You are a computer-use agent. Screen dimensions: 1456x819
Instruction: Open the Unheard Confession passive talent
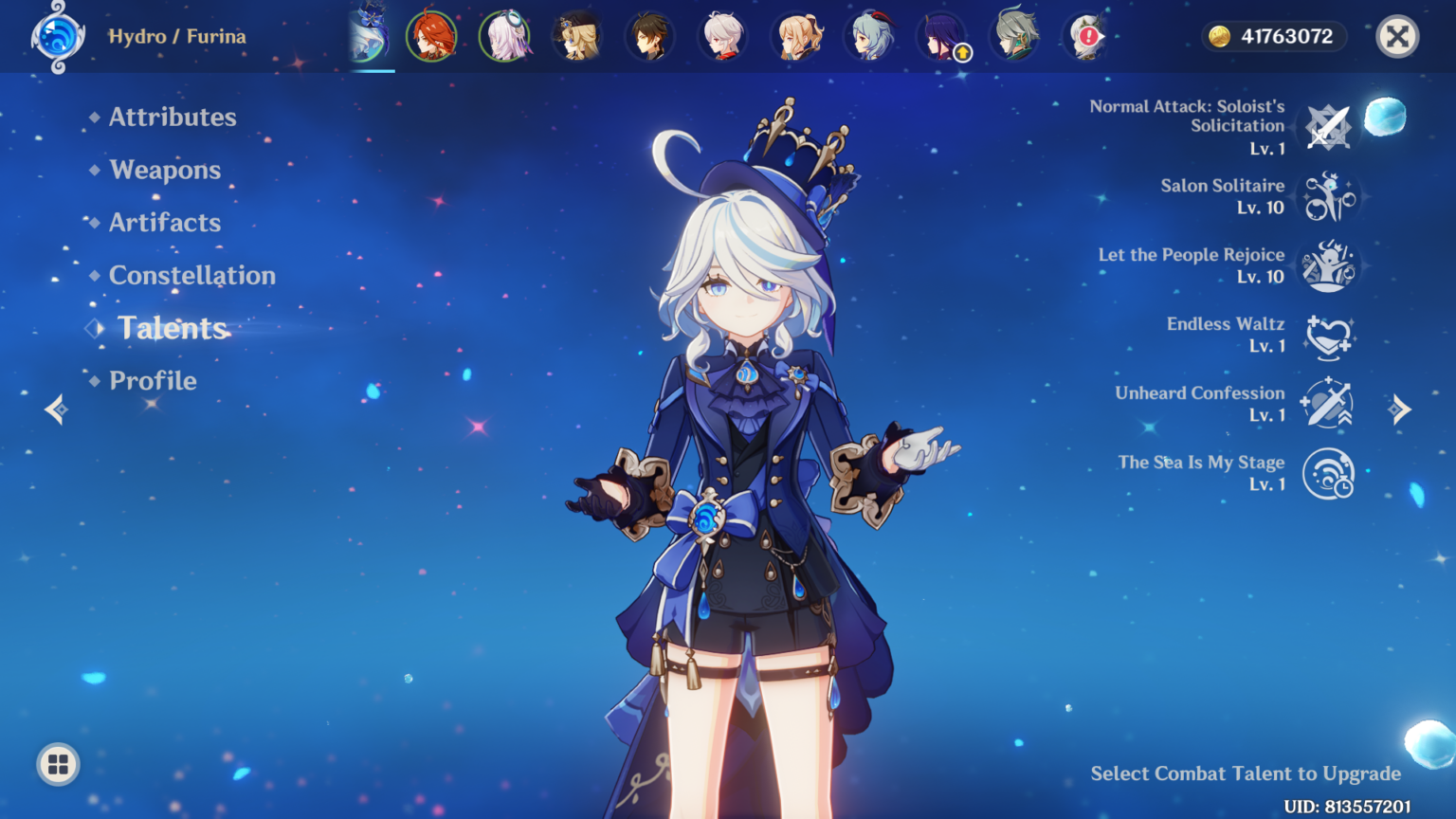pos(1329,404)
